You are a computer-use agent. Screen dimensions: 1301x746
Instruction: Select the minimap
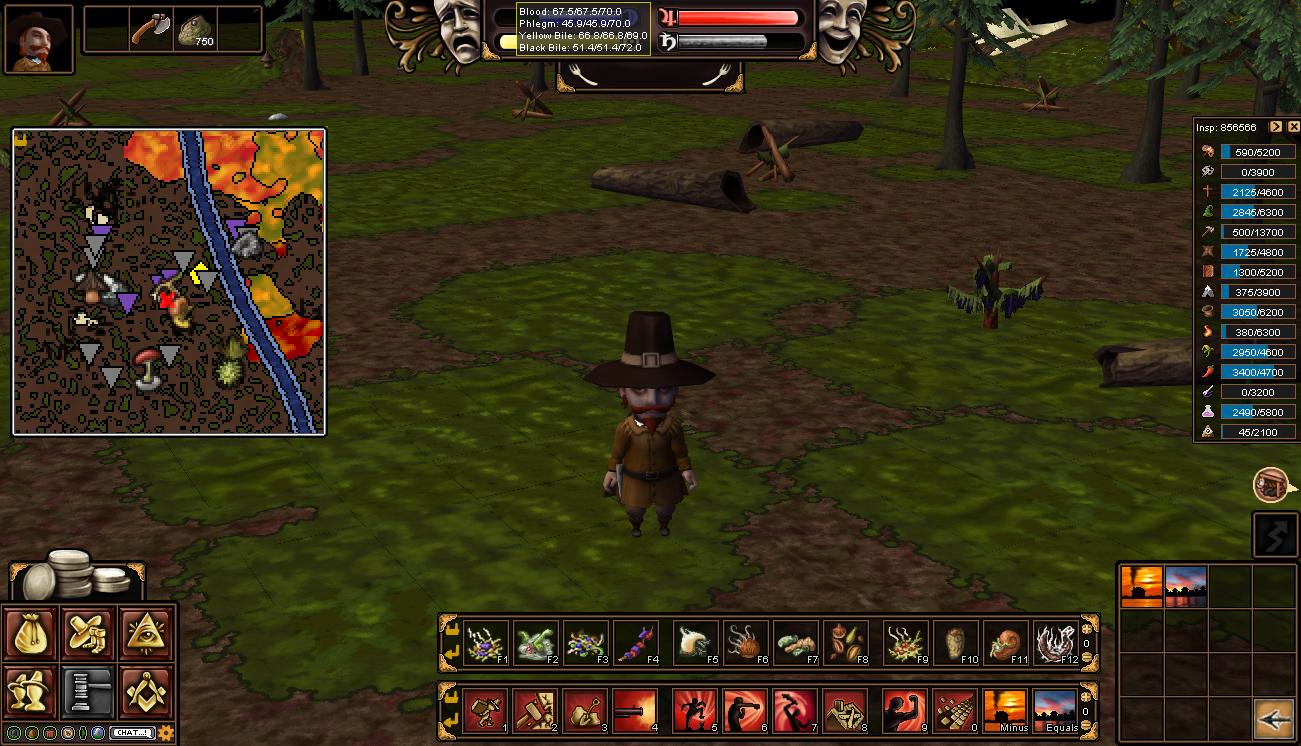(x=169, y=281)
